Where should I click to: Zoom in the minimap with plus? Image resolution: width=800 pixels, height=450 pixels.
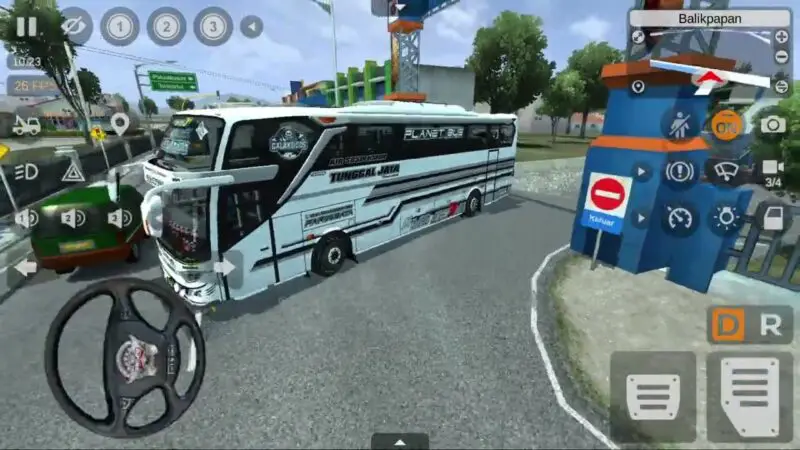pyautogui.click(x=781, y=37)
